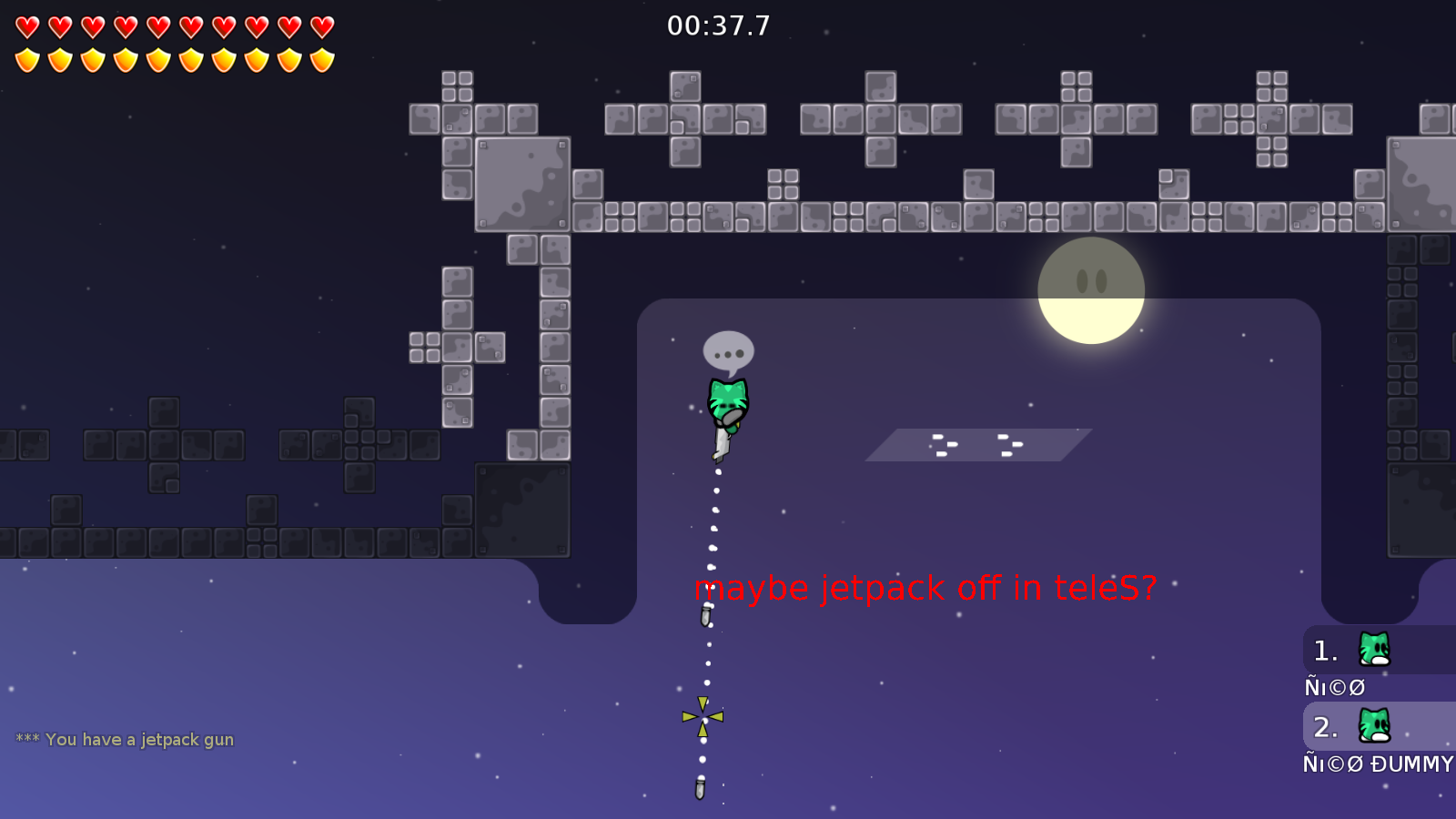Viewport: 1456px width, 819px height.
Task: Click the red broadcast text about jetpack
Action: pos(926,588)
